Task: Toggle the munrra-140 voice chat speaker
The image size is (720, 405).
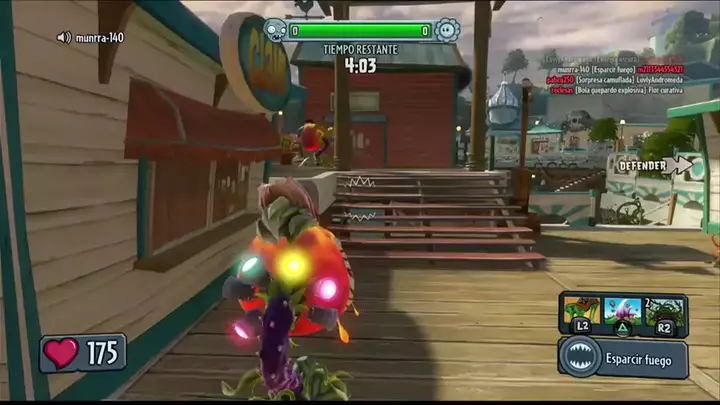Action: tap(64, 38)
